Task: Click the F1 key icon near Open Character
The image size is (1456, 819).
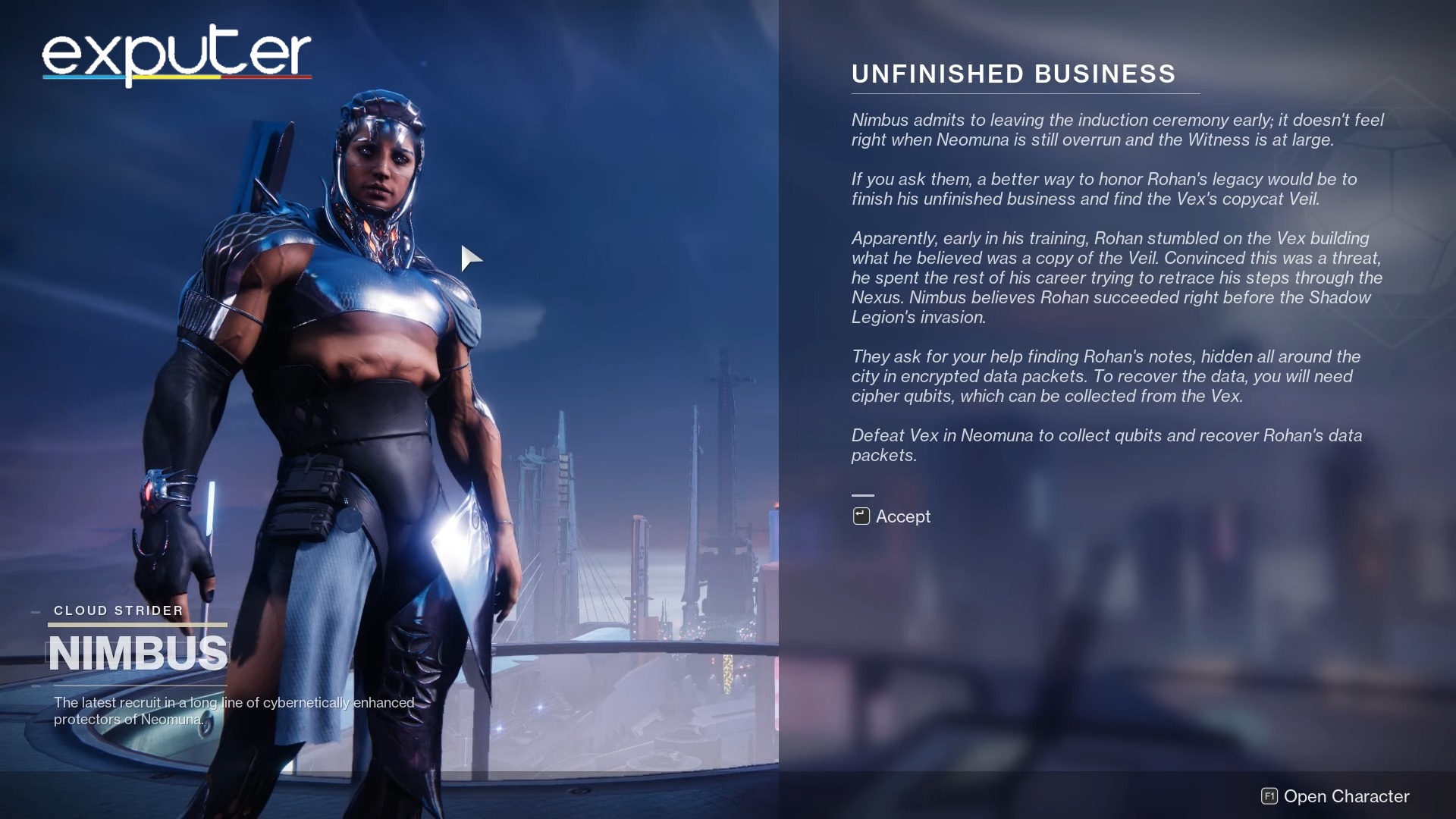Action: pos(1269,796)
